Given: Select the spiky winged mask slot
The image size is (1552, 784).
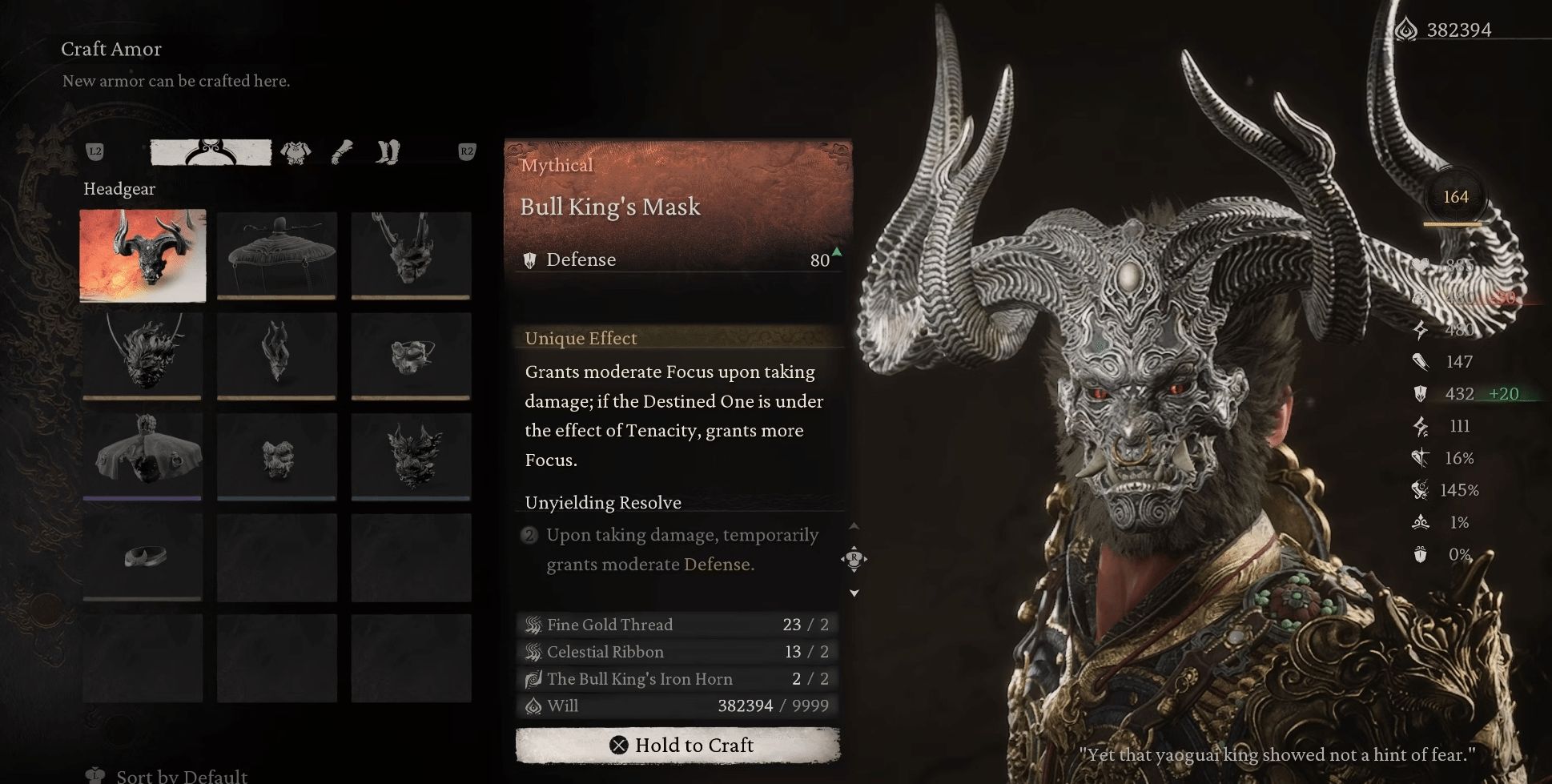Looking at the screenshot, I should point(411,455).
